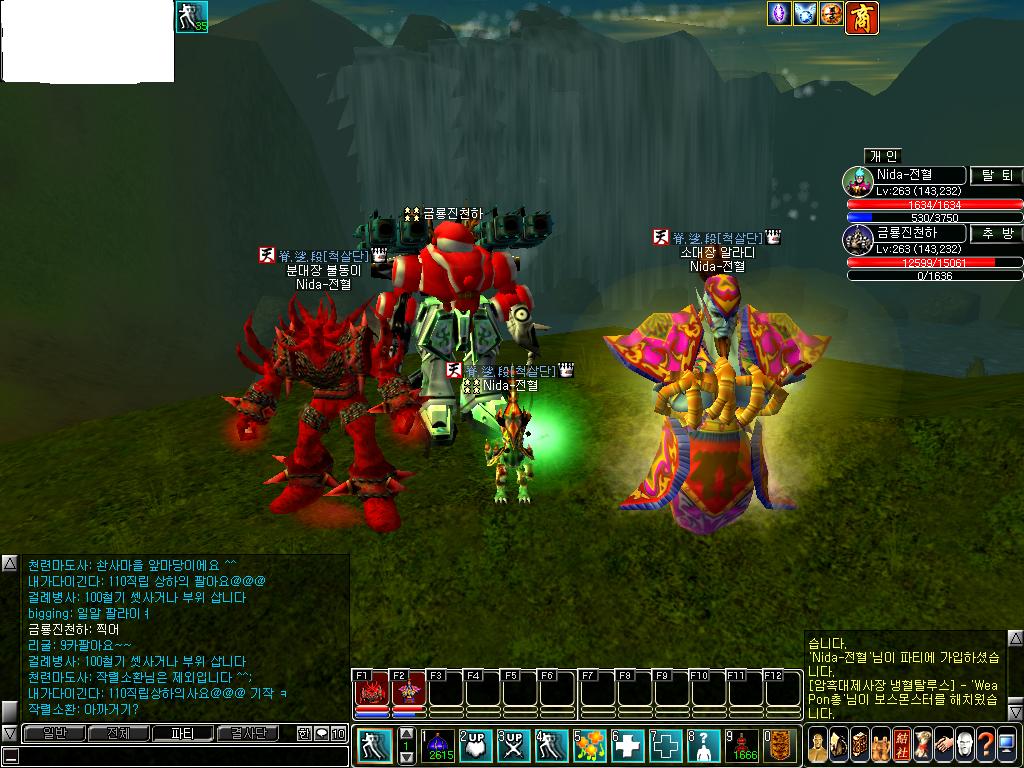1024x768 pixels.
Task: Kick 금룡진천하 using the 추방 button
Action: click(996, 233)
